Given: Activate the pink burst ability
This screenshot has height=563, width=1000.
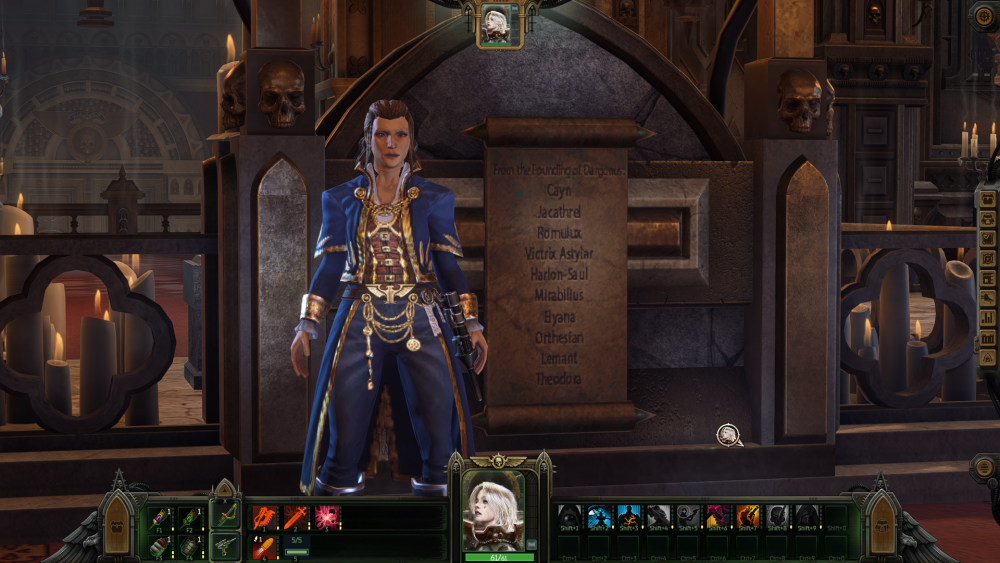Looking at the screenshot, I should [326, 517].
